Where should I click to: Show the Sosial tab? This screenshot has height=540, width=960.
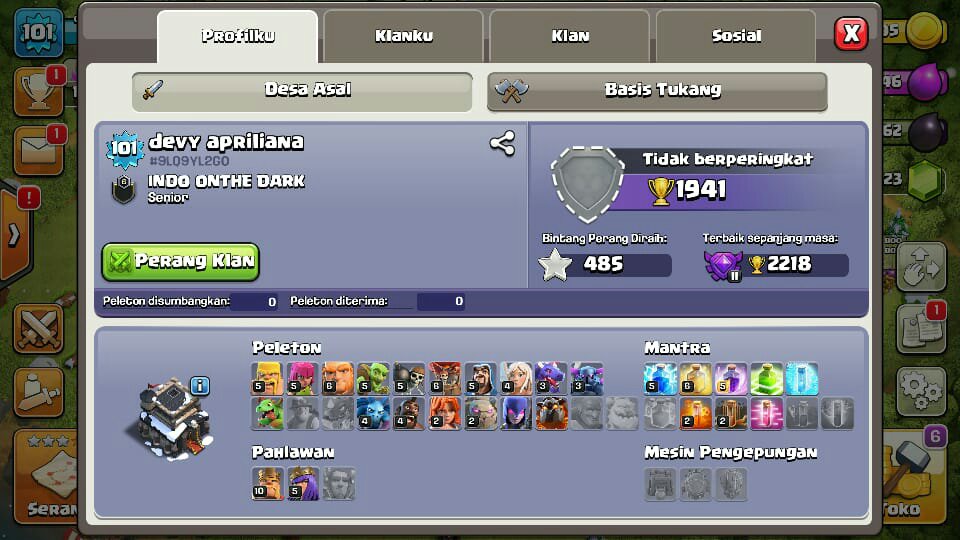736,37
